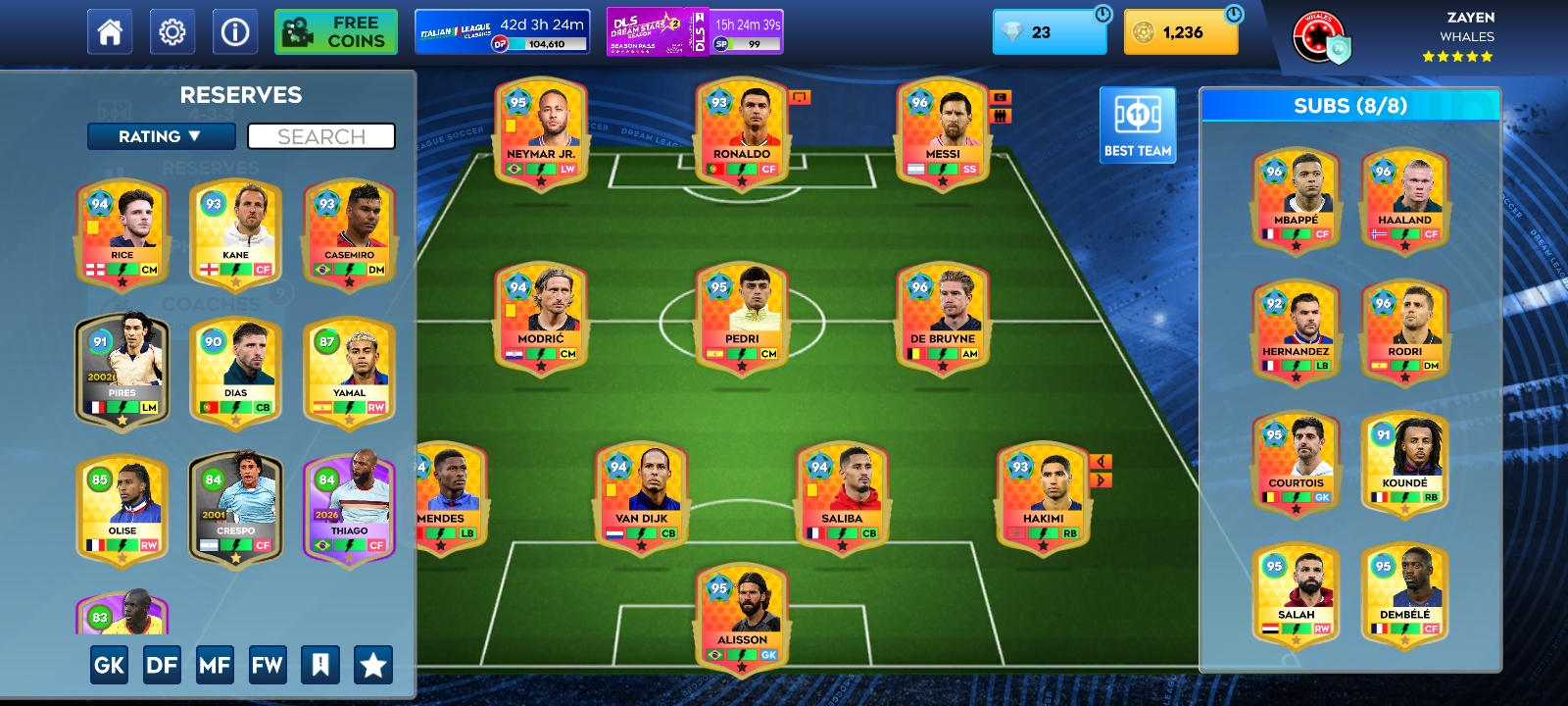The width and height of the screenshot is (1568, 706).
Task: Click the Free Coins button
Action: (335, 30)
